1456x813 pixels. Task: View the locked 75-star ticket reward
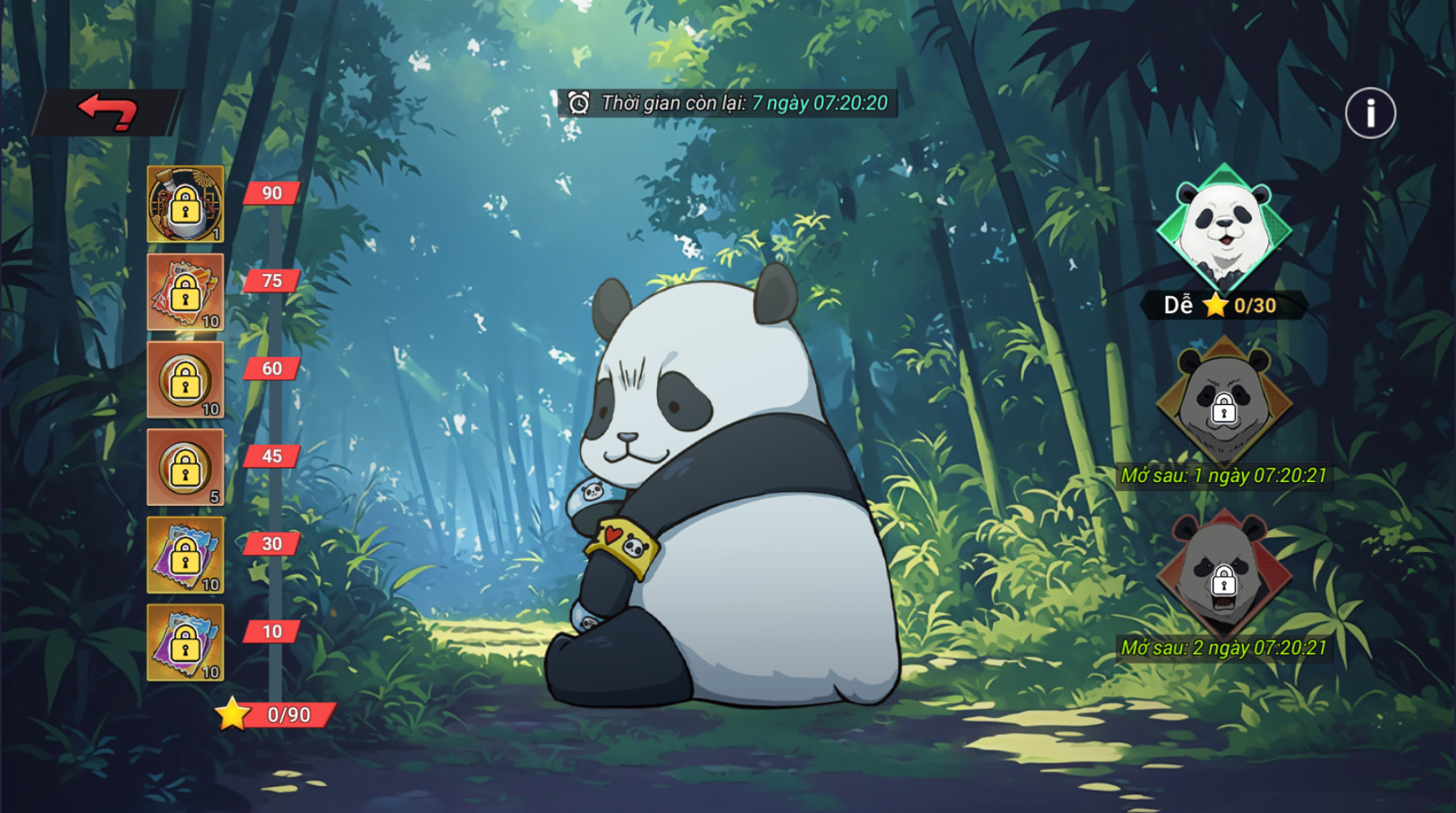[x=185, y=292]
